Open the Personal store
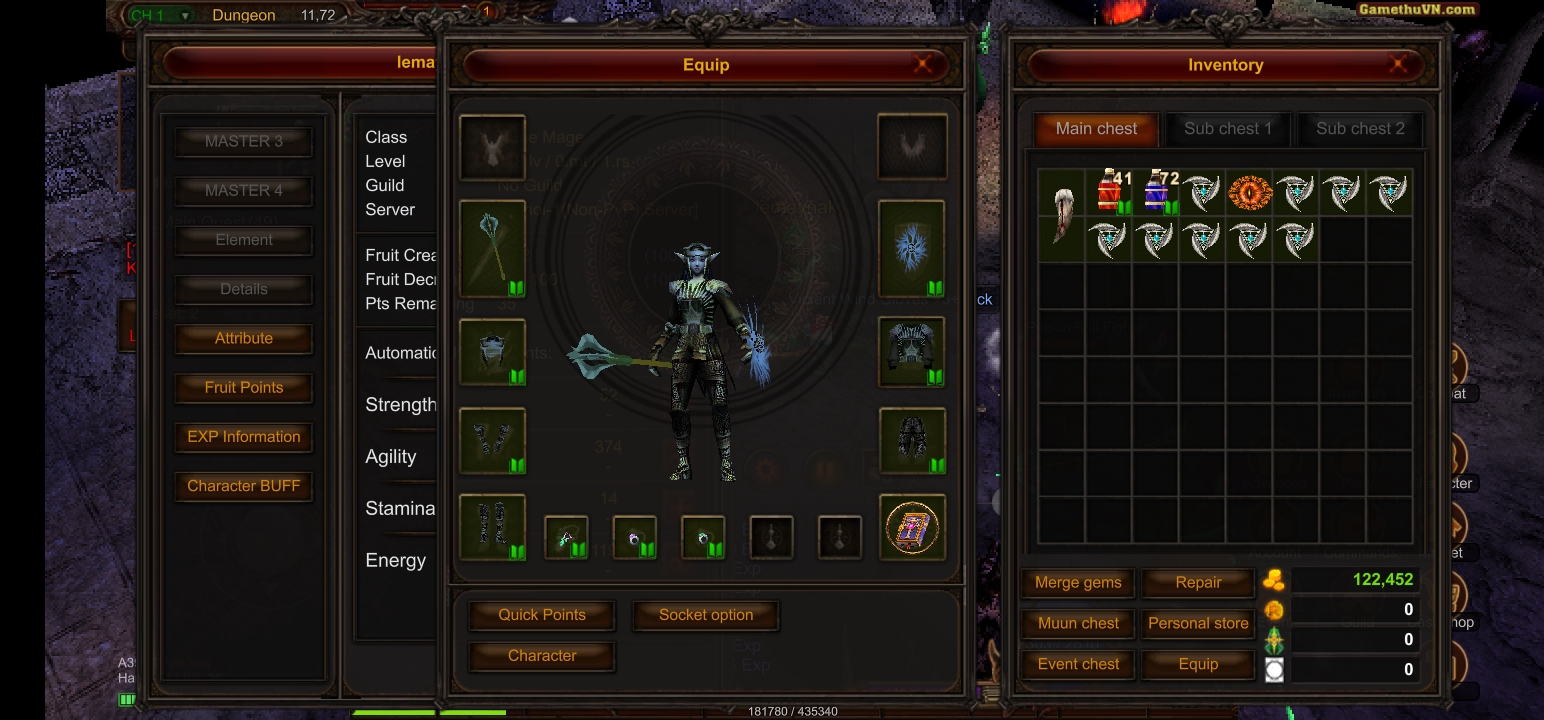Image resolution: width=1544 pixels, height=720 pixels. click(x=1198, y=623)
